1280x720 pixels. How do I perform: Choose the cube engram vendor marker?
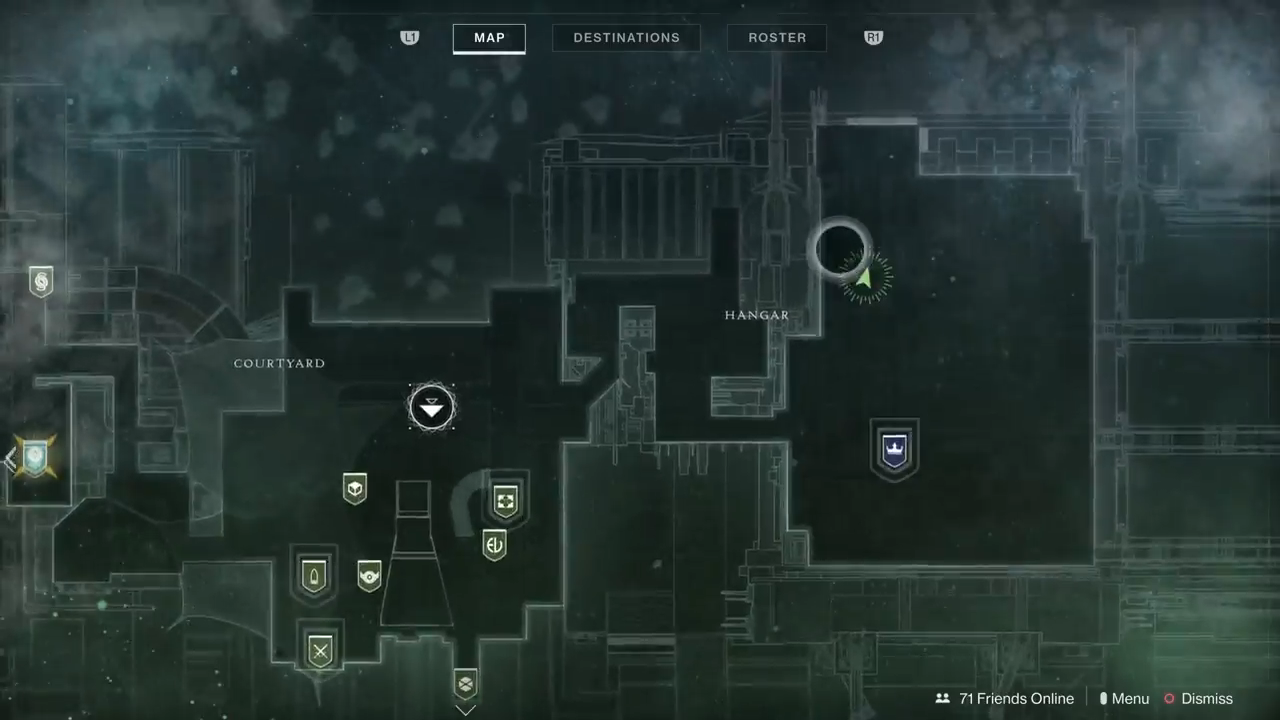(x=355, y=488)
